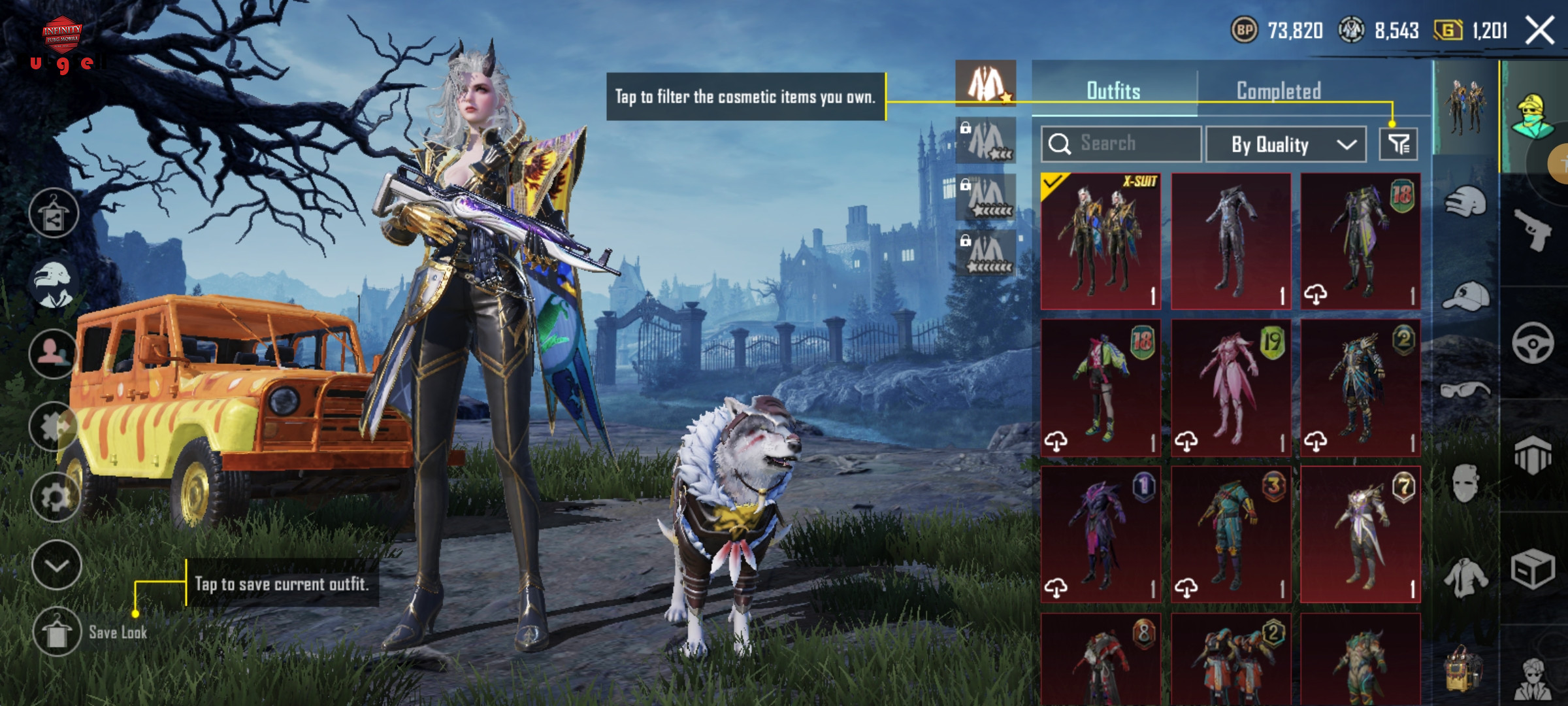Select the equipped X-Suit outfit tile
This screenshot has height=706, width=1568.
(x=1101, y=241)
